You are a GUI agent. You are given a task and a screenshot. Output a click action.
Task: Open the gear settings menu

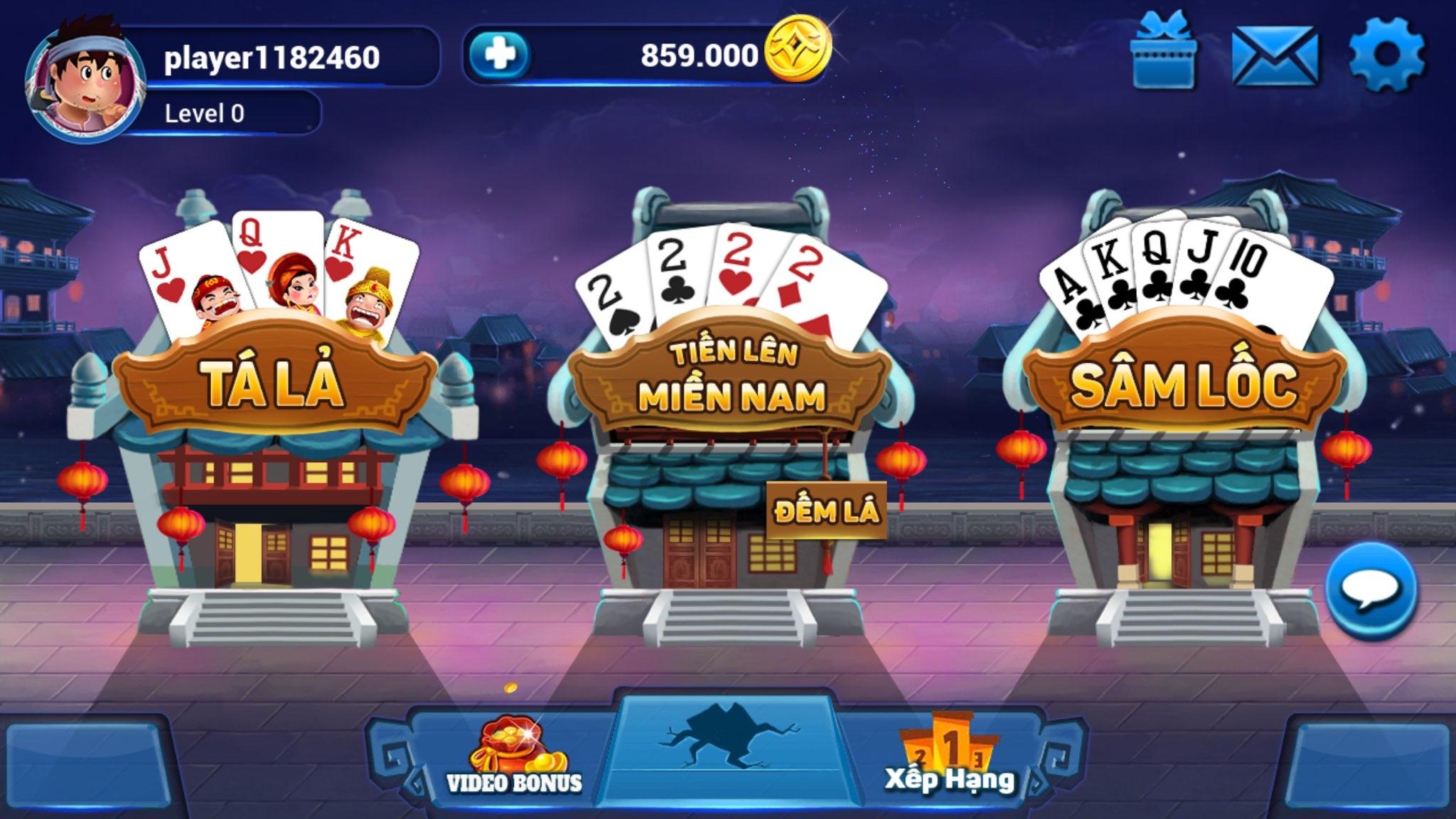[x=1386, y=55]
